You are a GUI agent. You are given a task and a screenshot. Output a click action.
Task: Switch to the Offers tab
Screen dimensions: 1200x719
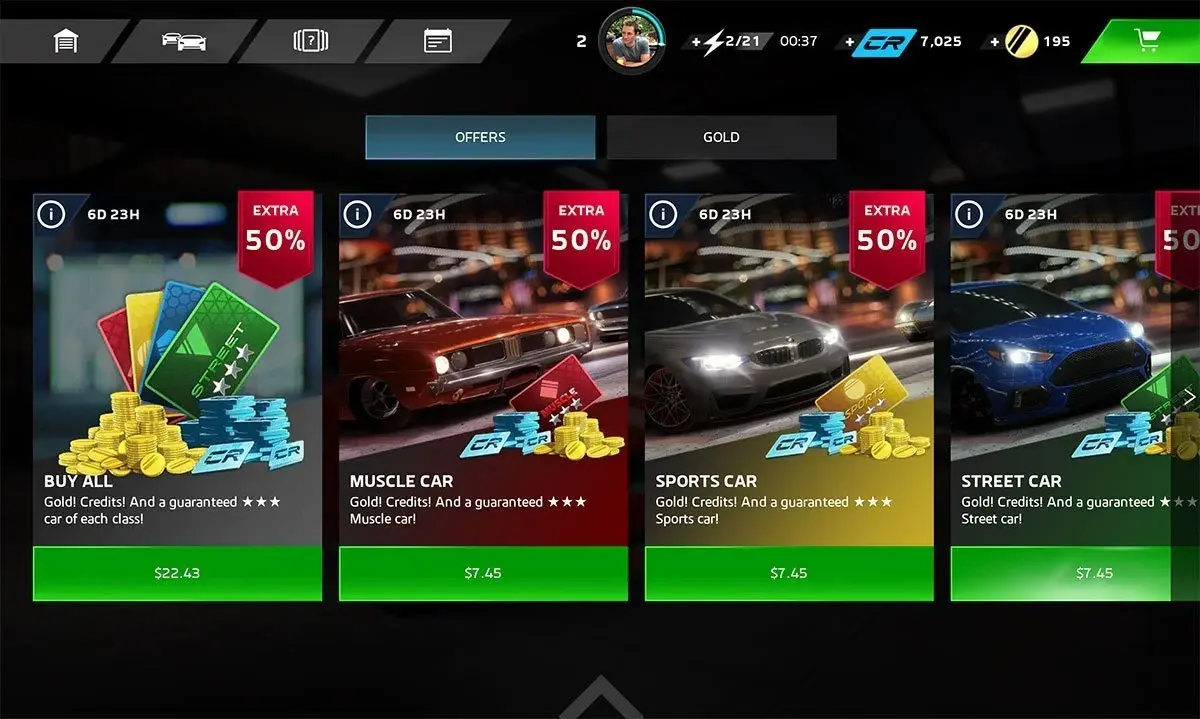coord(480,137)
